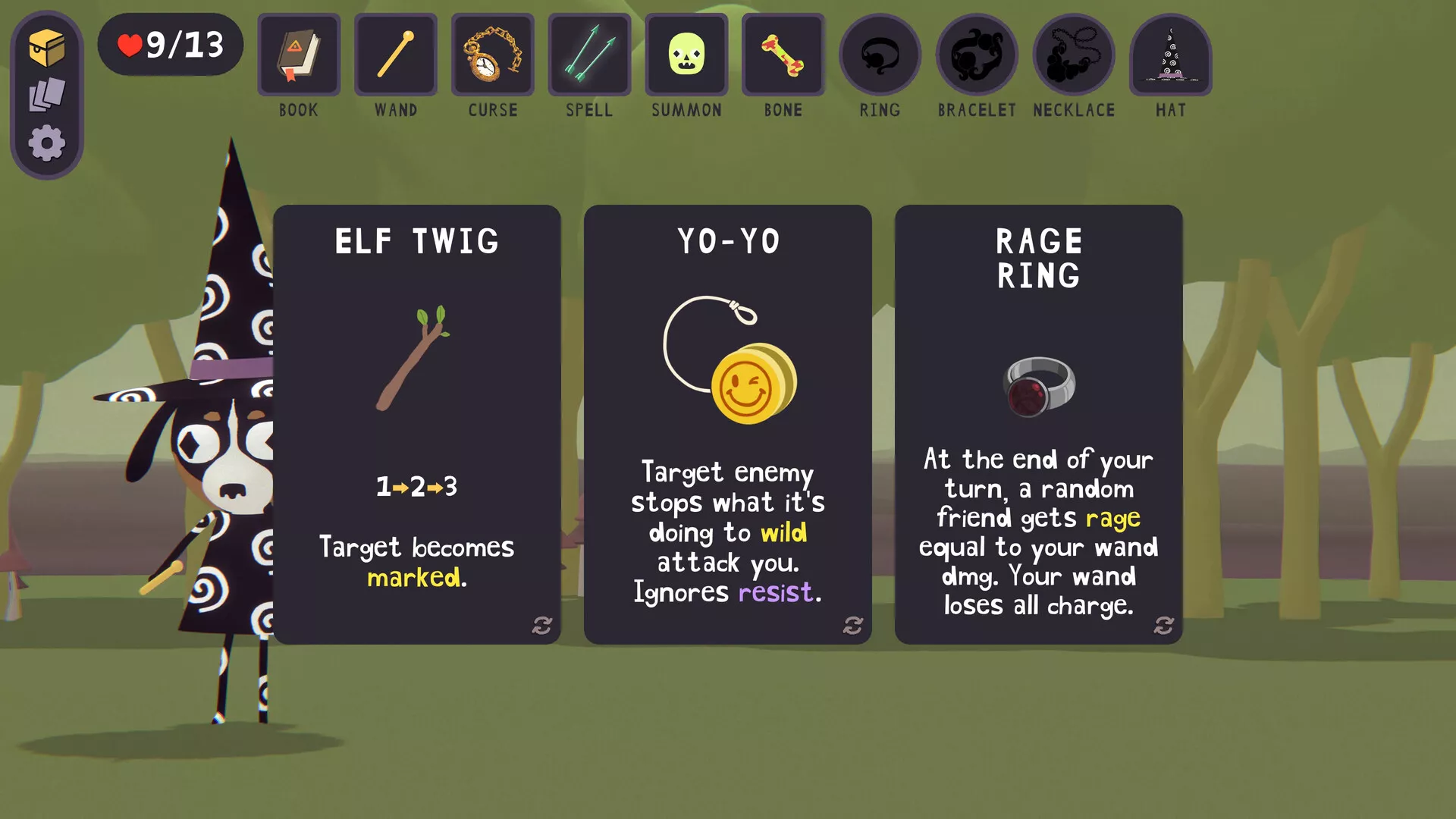Select the empty Bracelet slot
Image resolution: width=1456 pixels, height=819 pixels.
(x=977, y=55)
